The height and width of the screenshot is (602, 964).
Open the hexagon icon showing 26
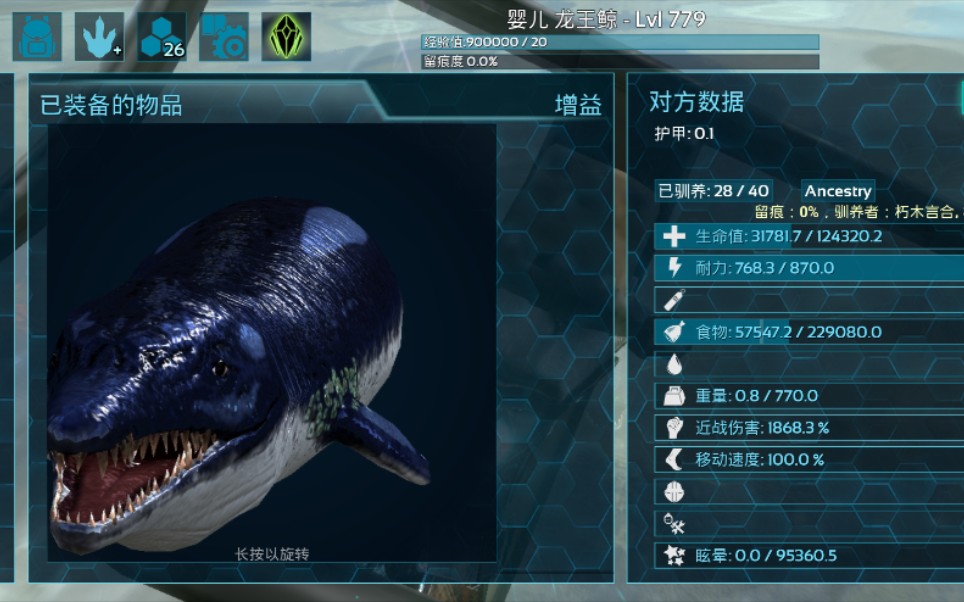[x=162, y=37]
